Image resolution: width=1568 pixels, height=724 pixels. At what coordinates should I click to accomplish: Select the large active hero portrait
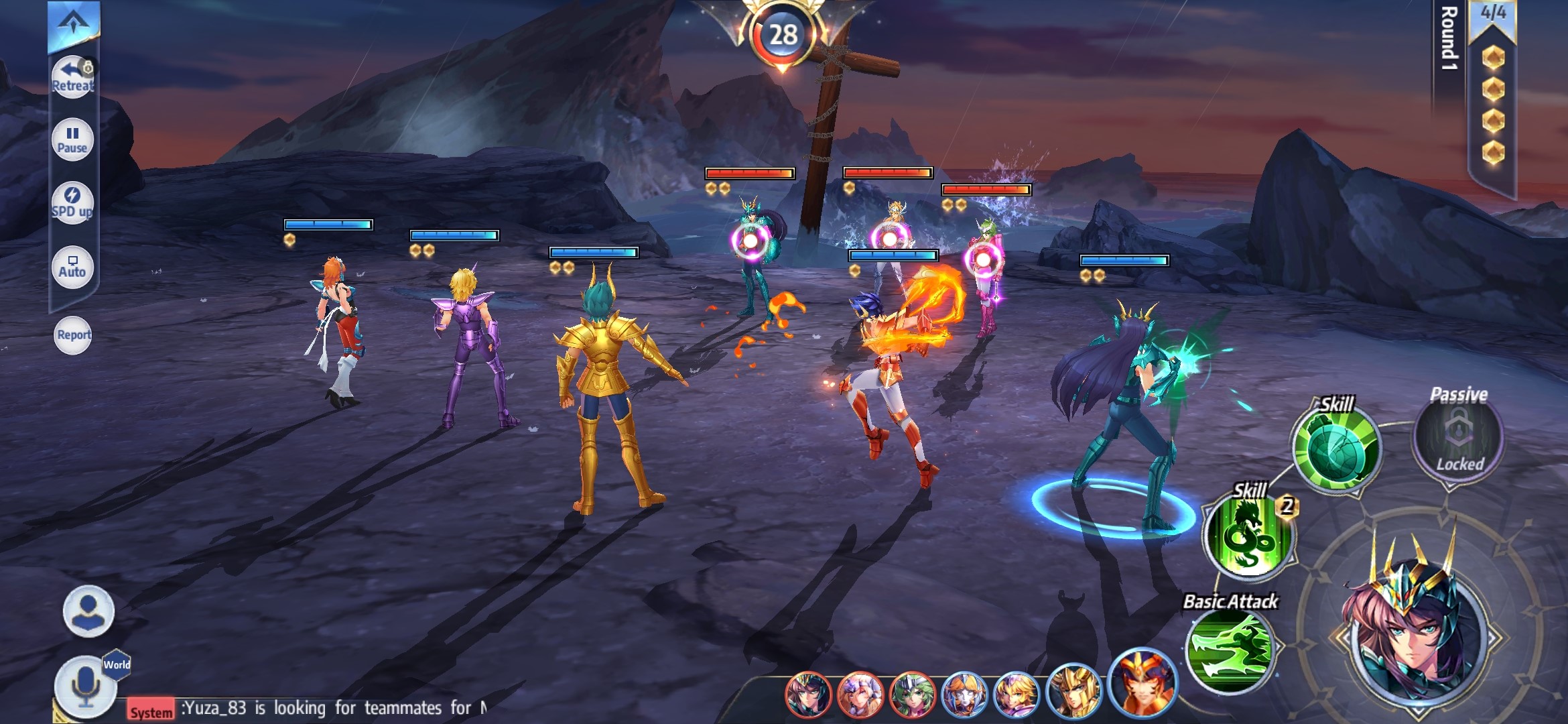[1413, 627]
